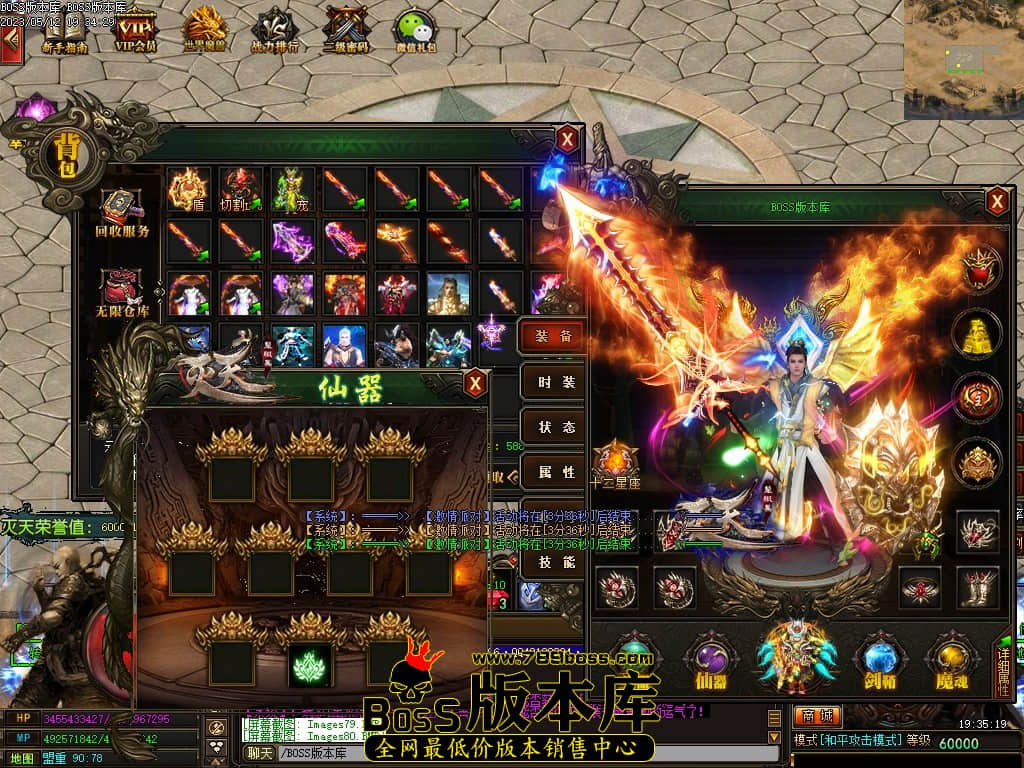
Task: Close the 仙器 artifact panel
Action: click(x=475, y=382)
